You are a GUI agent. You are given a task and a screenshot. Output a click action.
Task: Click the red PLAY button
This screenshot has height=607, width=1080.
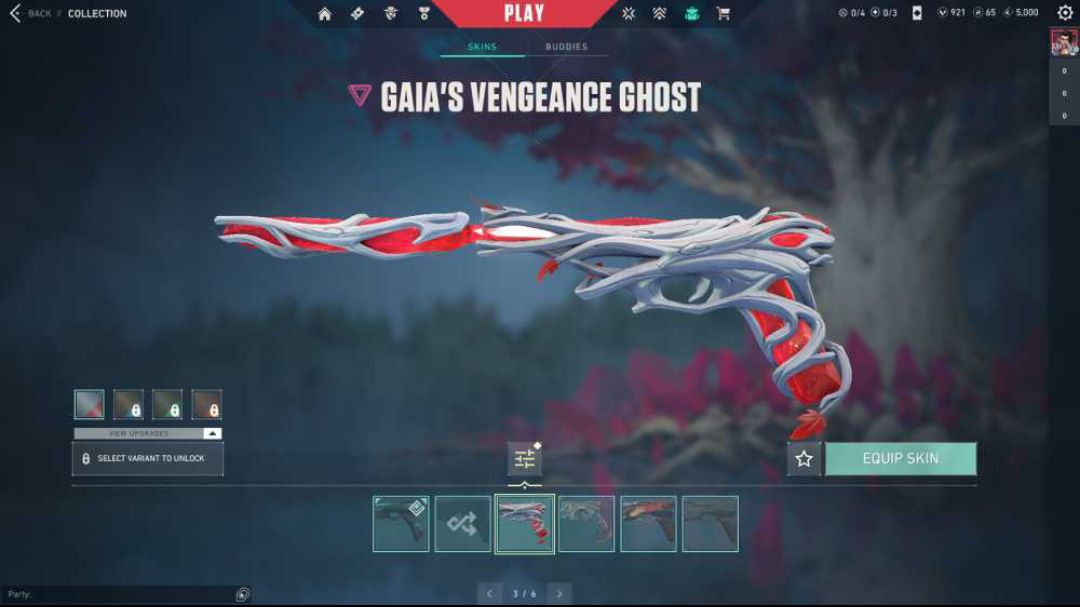tap(524, 14)
